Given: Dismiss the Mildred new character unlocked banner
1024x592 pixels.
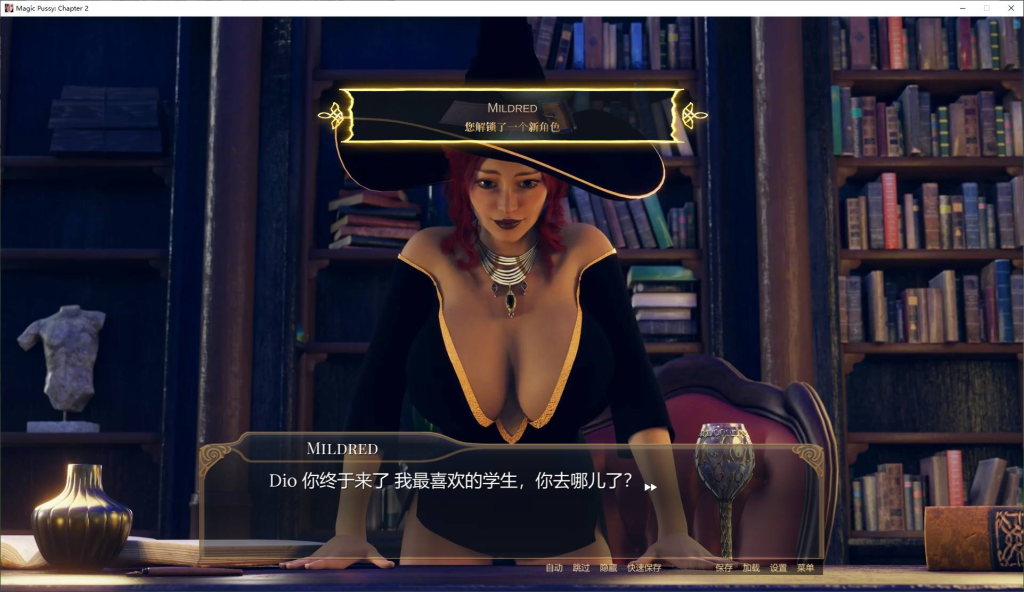Looking at the screenshot, I should pos(512,116).
